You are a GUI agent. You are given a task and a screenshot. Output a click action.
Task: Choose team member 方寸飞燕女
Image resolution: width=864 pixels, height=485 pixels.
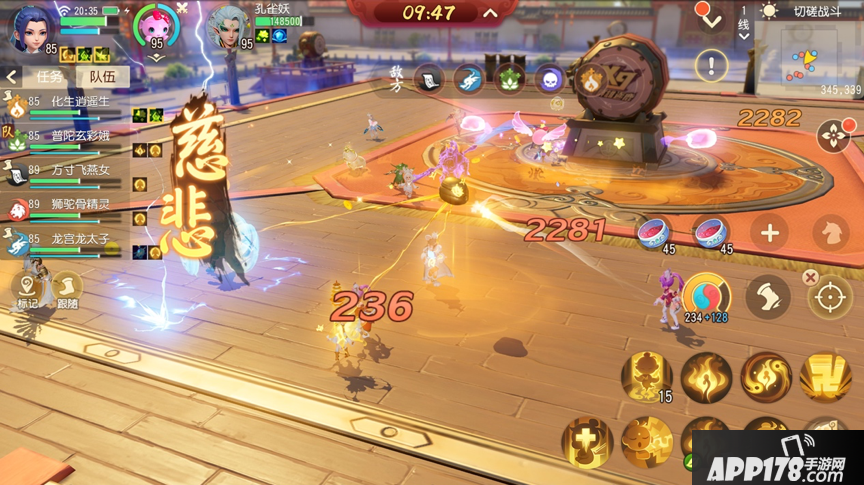(68, 173)
